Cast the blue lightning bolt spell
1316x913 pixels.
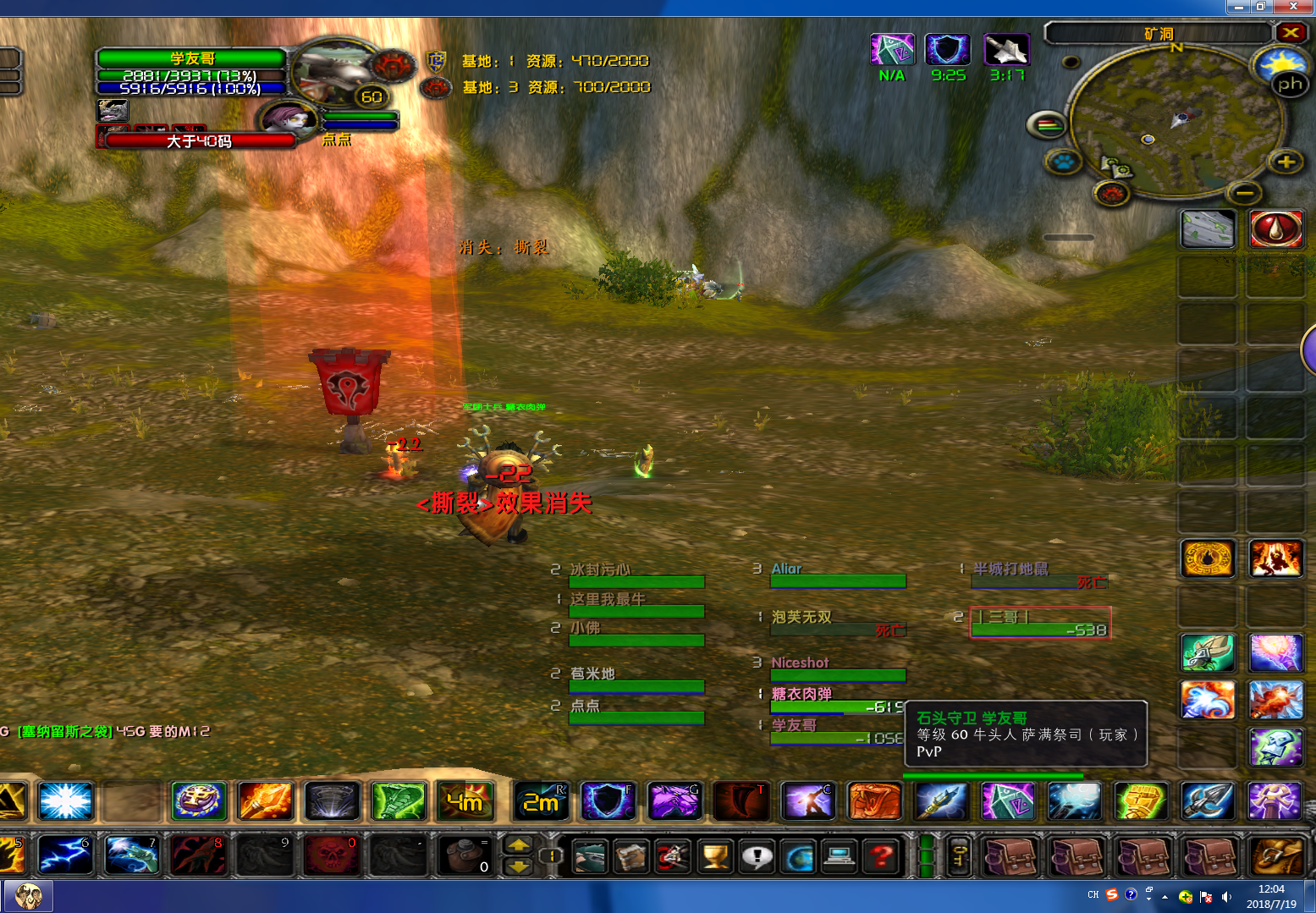click(65, 855)
